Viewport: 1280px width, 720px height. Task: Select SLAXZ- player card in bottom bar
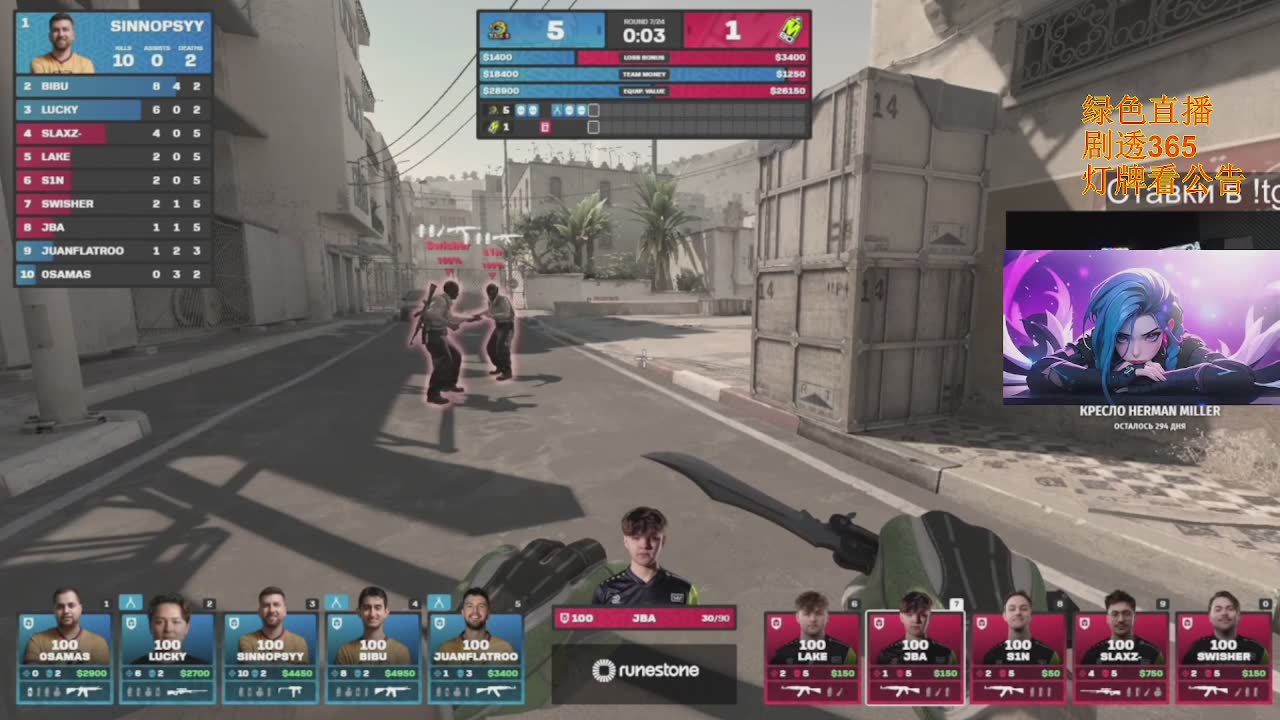click(x=1121, y=652)
